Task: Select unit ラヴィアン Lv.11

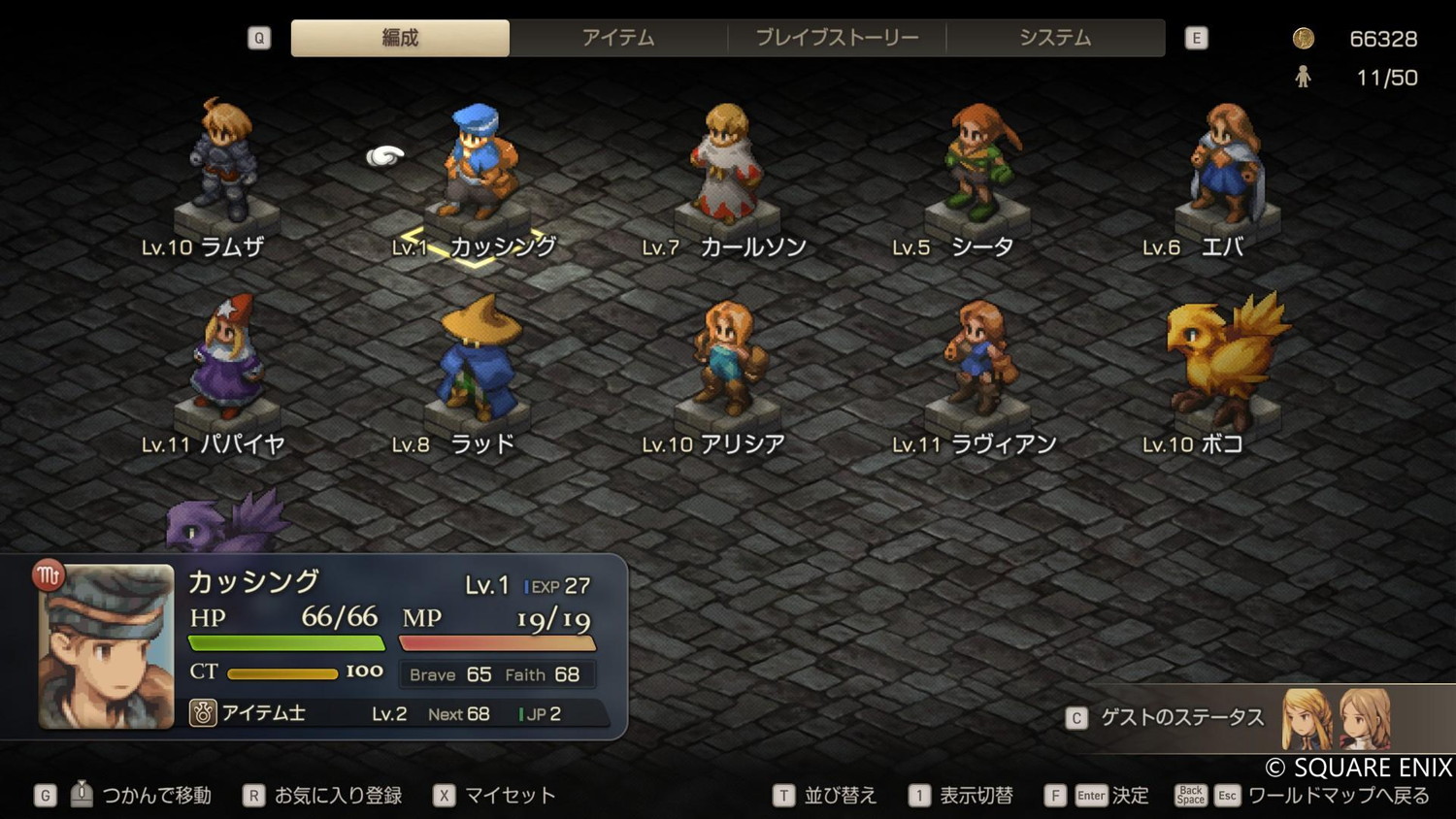Action: click(x=977, y=361)
